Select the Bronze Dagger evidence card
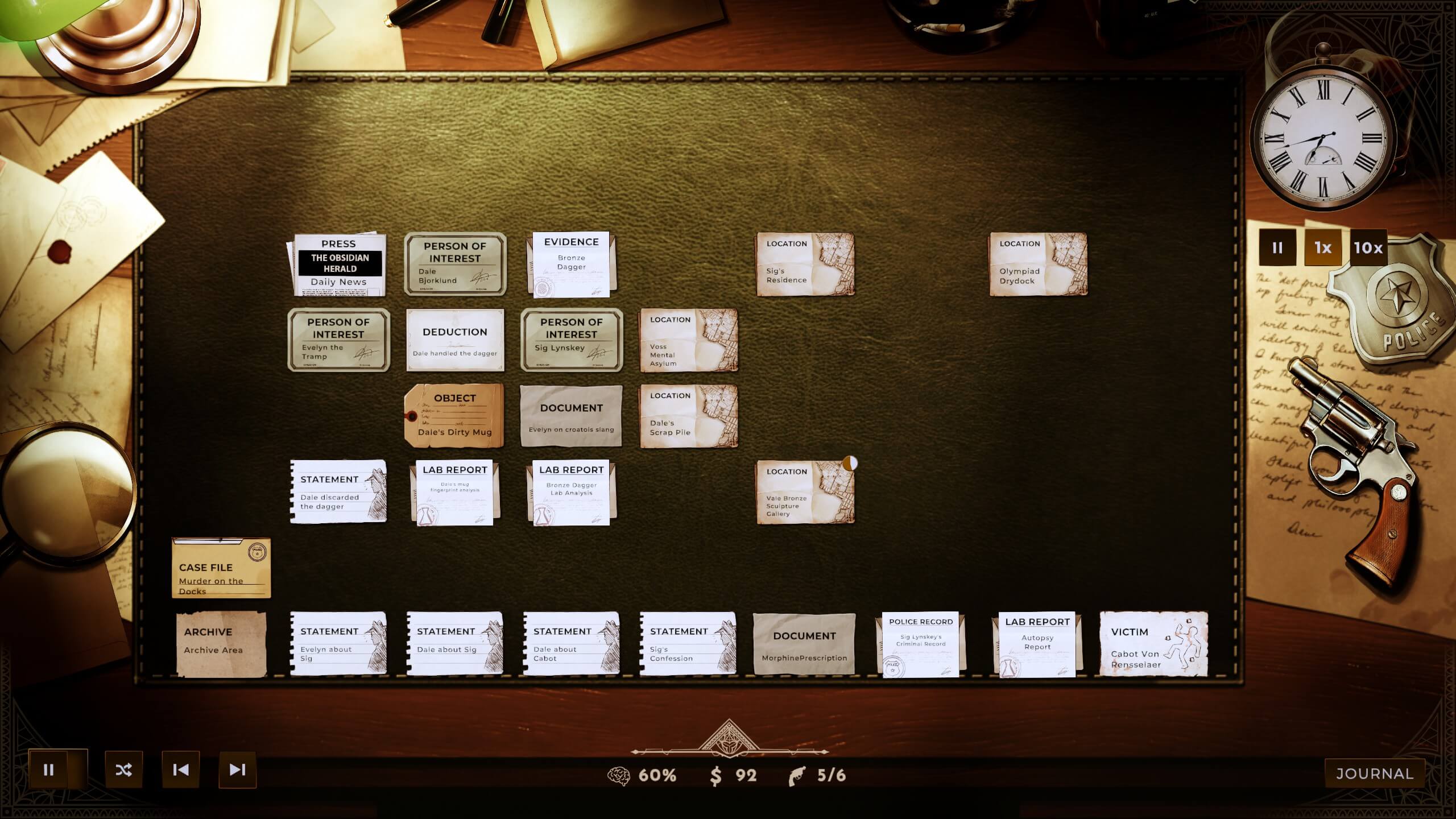This screenshot has width=1456, height=819. tap(570, 262)
